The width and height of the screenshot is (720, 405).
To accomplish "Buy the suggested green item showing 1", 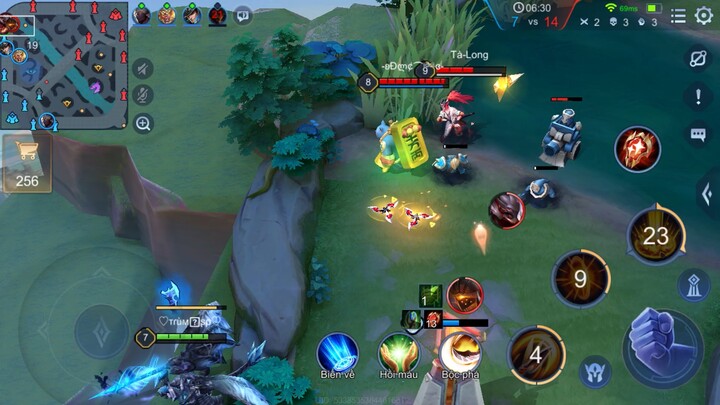I will click(430, 296).
